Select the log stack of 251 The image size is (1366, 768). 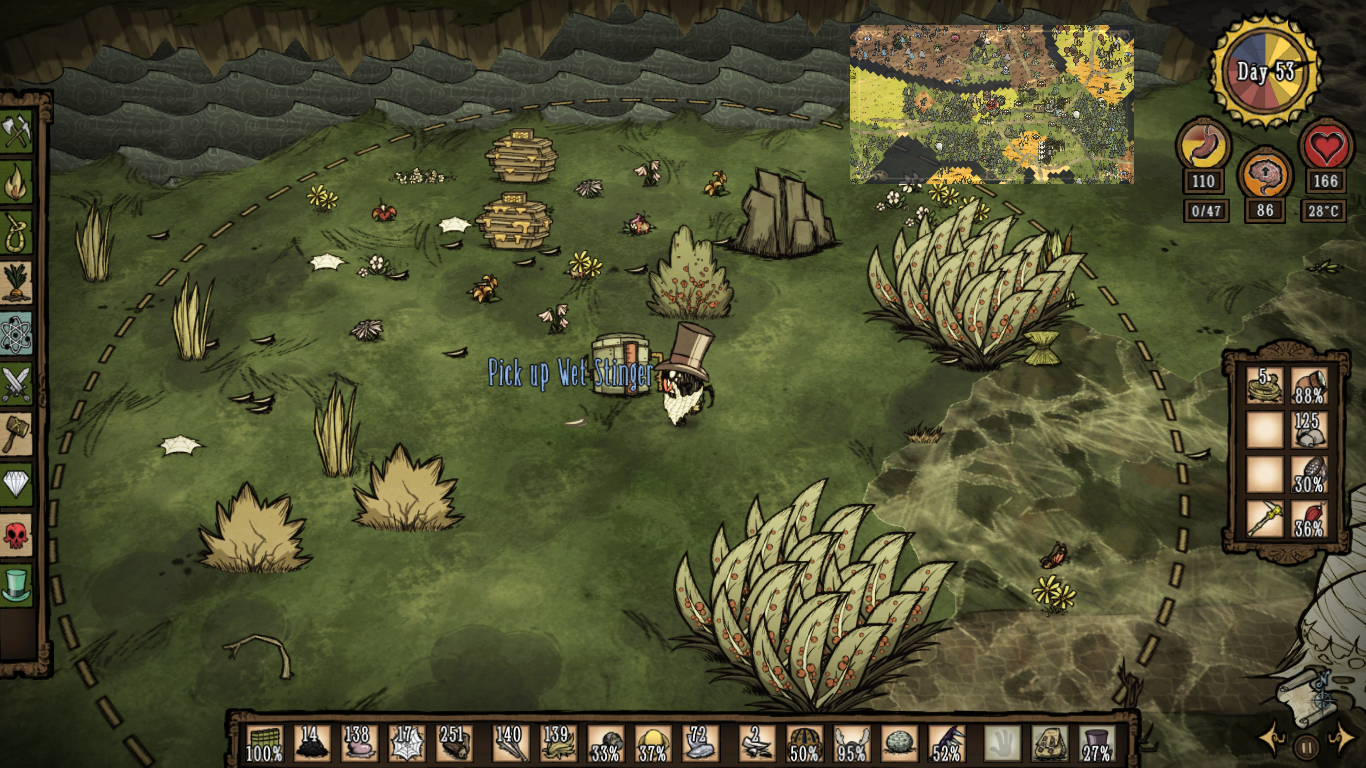pyautogui.click(x=456, y=743)
